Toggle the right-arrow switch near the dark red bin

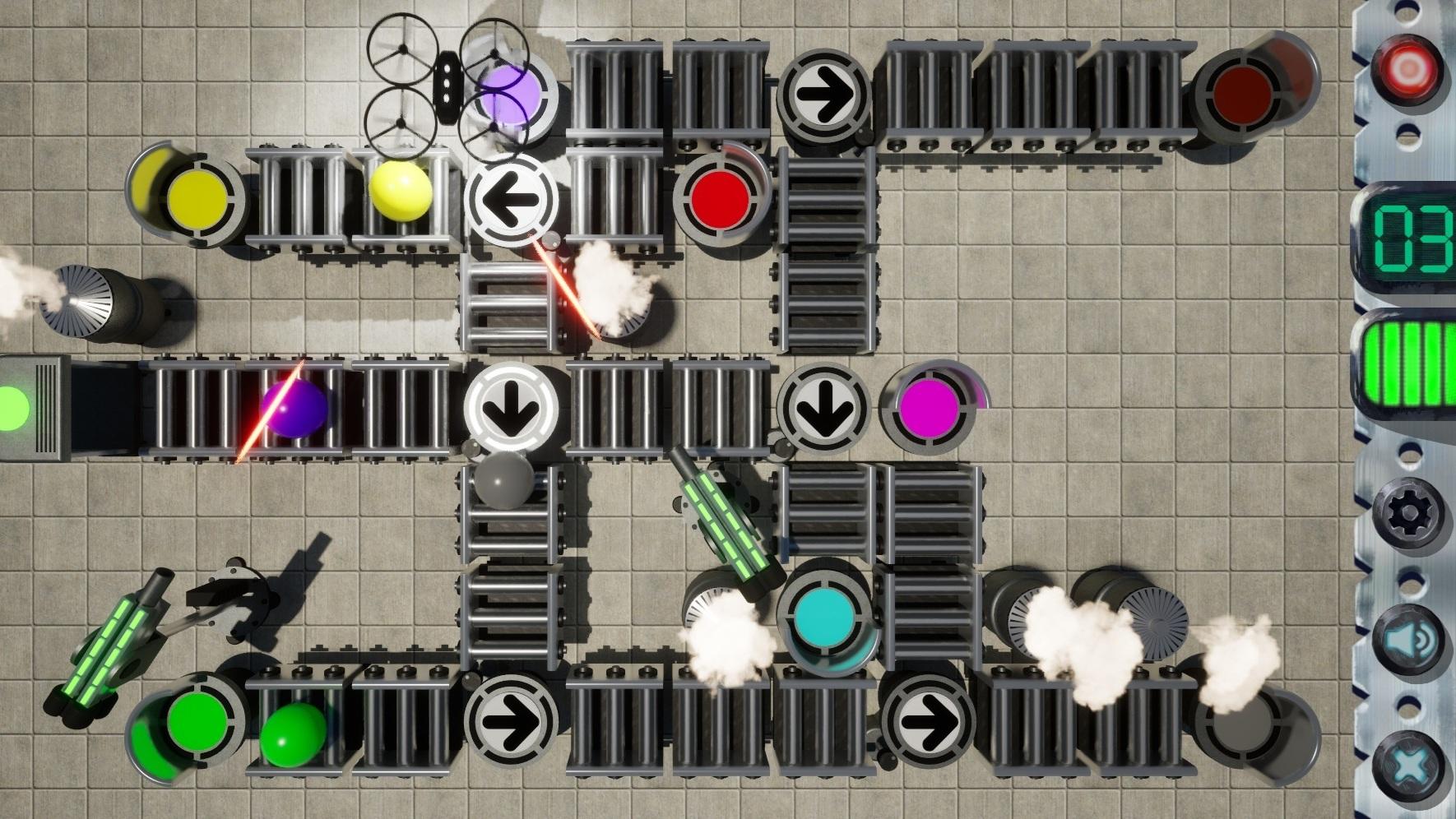824,92
